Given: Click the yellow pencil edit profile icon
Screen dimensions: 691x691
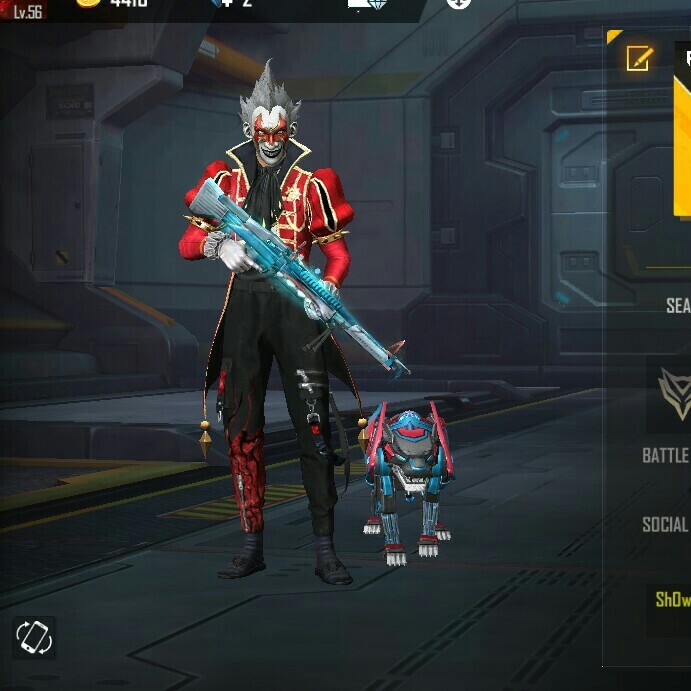Looking at the screenshot, I should pos(639,58).
